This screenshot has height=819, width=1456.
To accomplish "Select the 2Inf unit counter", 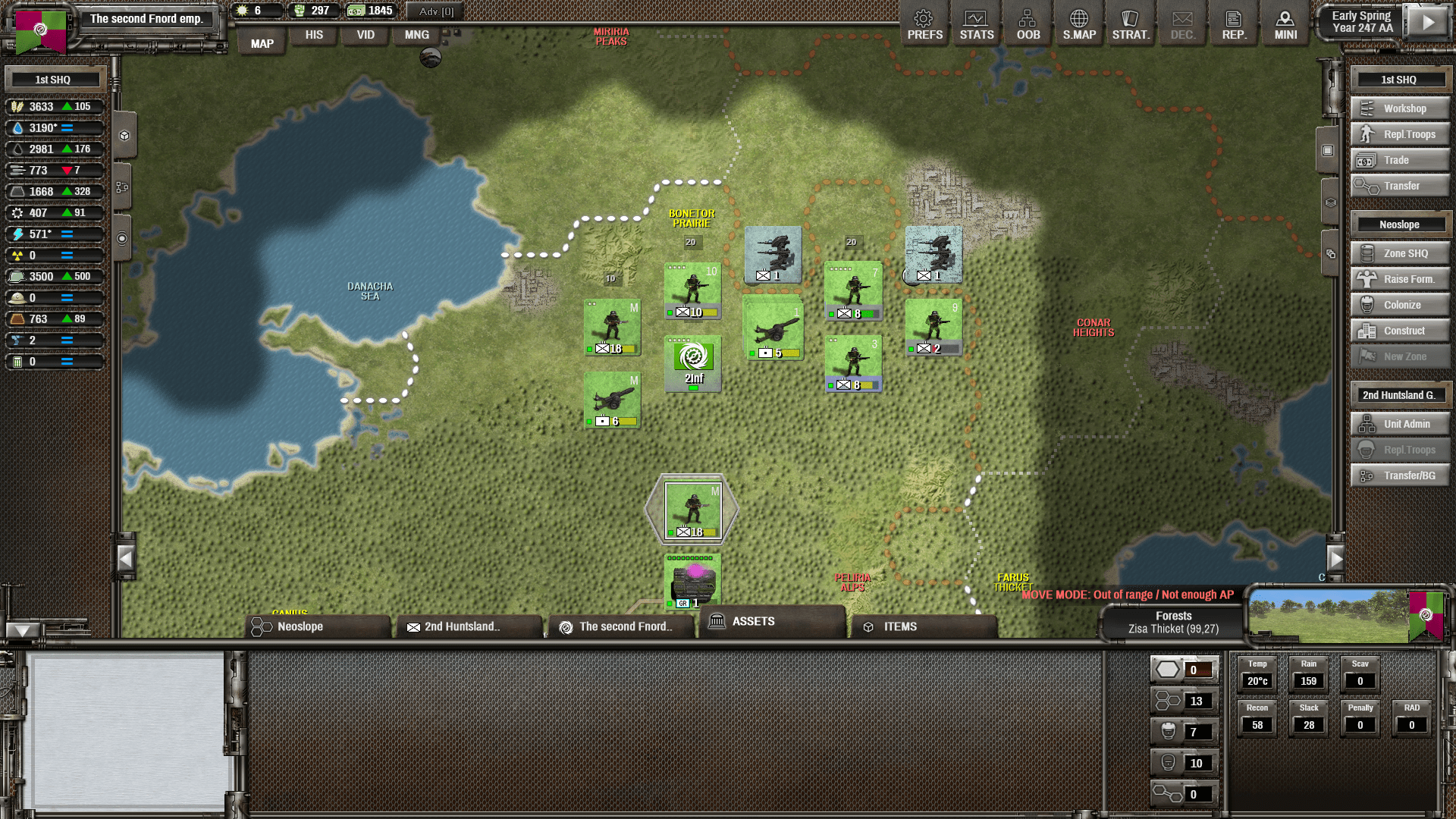I will tap(693, 363).
